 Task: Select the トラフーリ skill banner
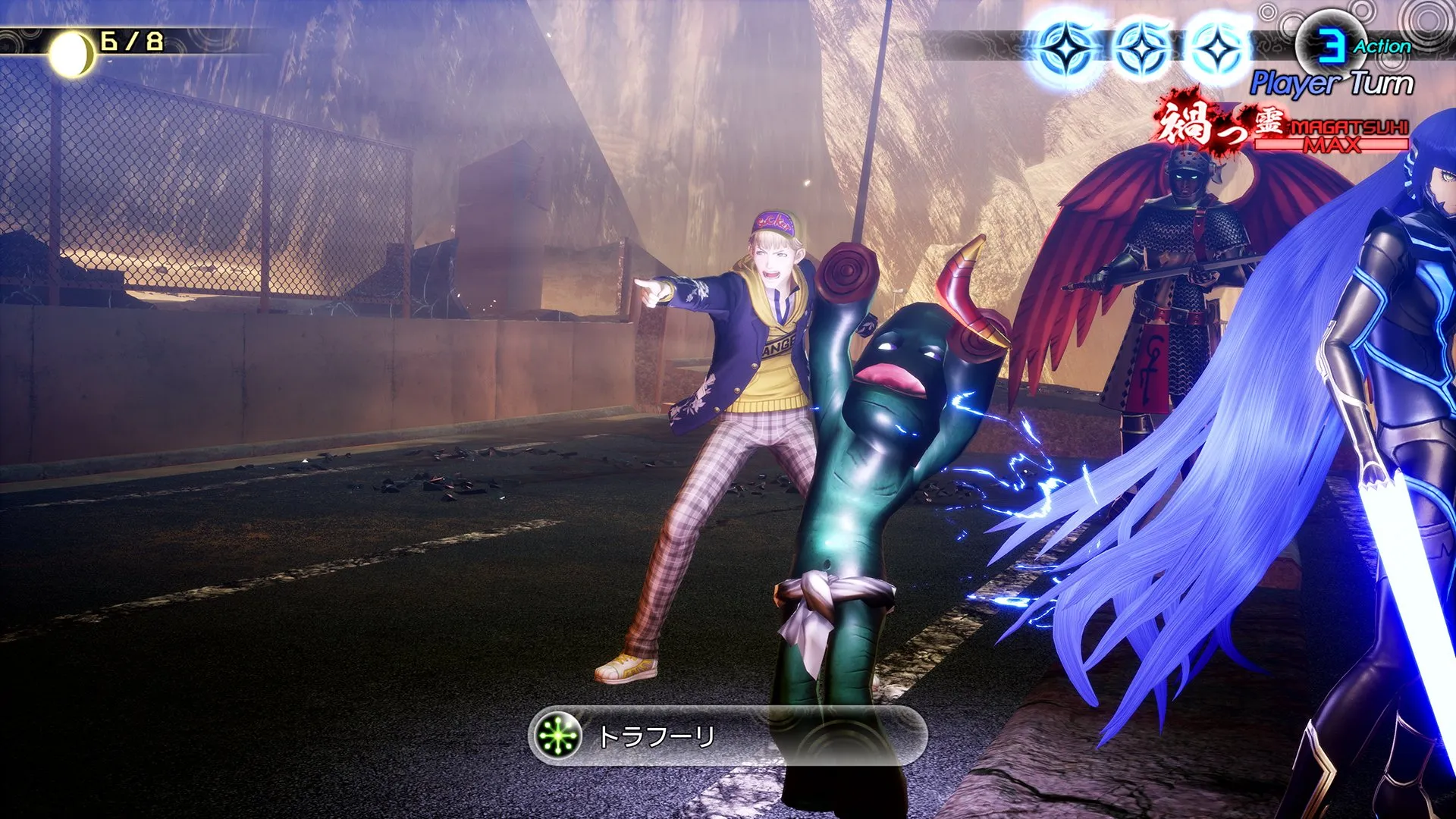point(726,736)
